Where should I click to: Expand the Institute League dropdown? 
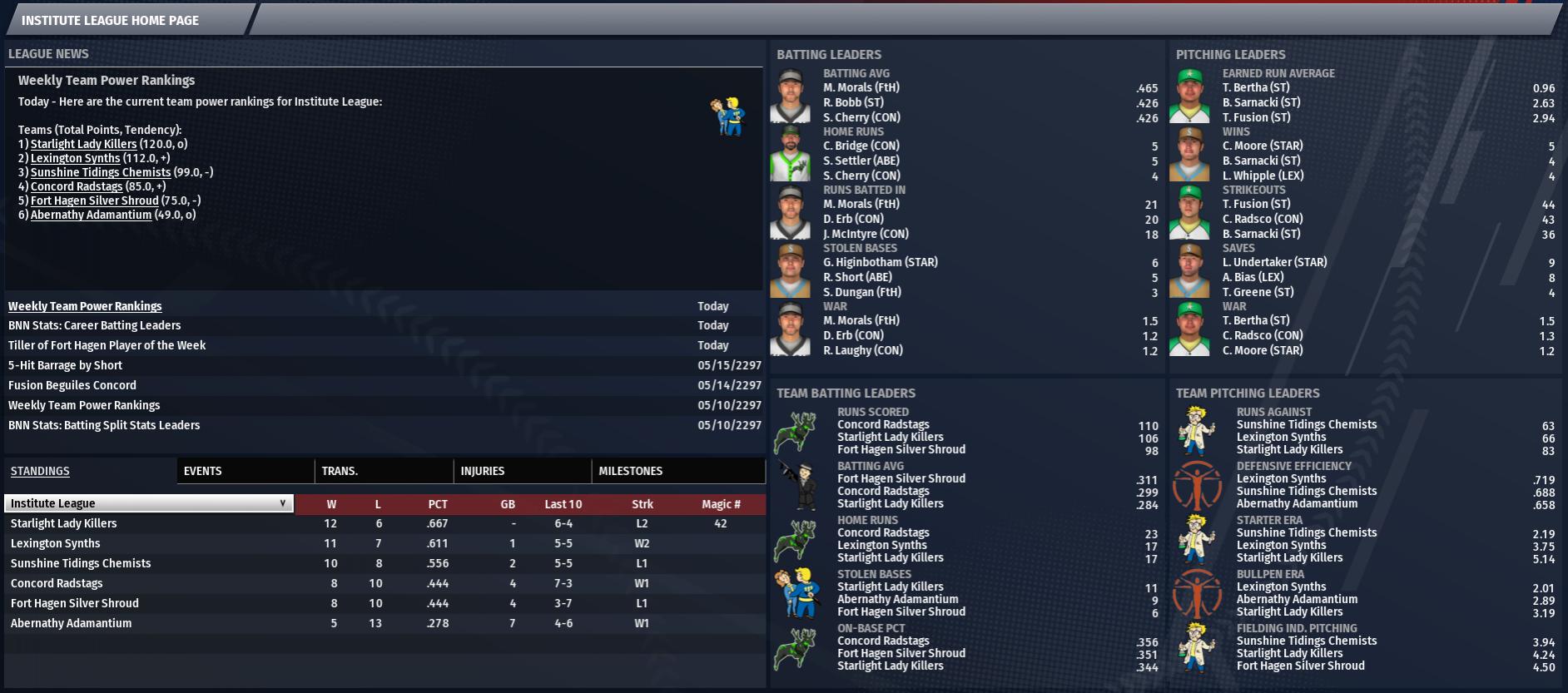[149, 503]
